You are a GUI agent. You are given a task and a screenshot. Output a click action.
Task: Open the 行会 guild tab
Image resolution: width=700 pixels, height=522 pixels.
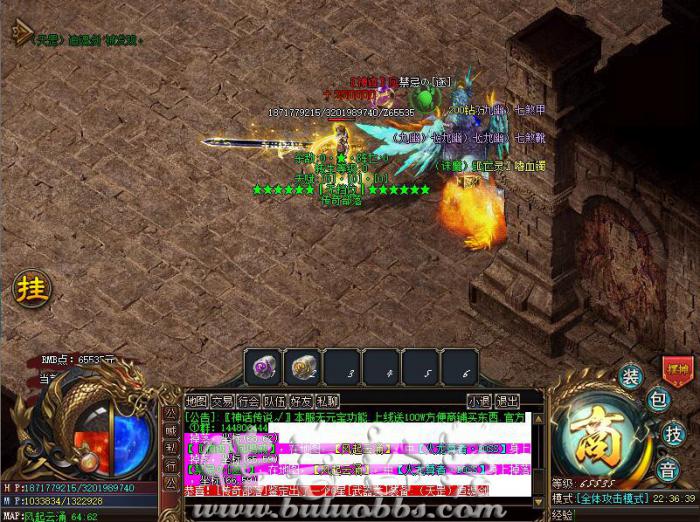click(x=248, y=401)
